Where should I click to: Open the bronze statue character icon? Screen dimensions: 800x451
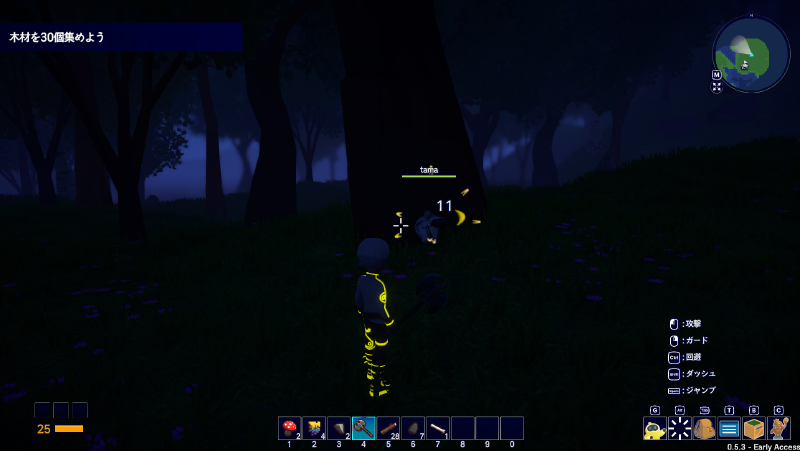[x=779, y=429]
